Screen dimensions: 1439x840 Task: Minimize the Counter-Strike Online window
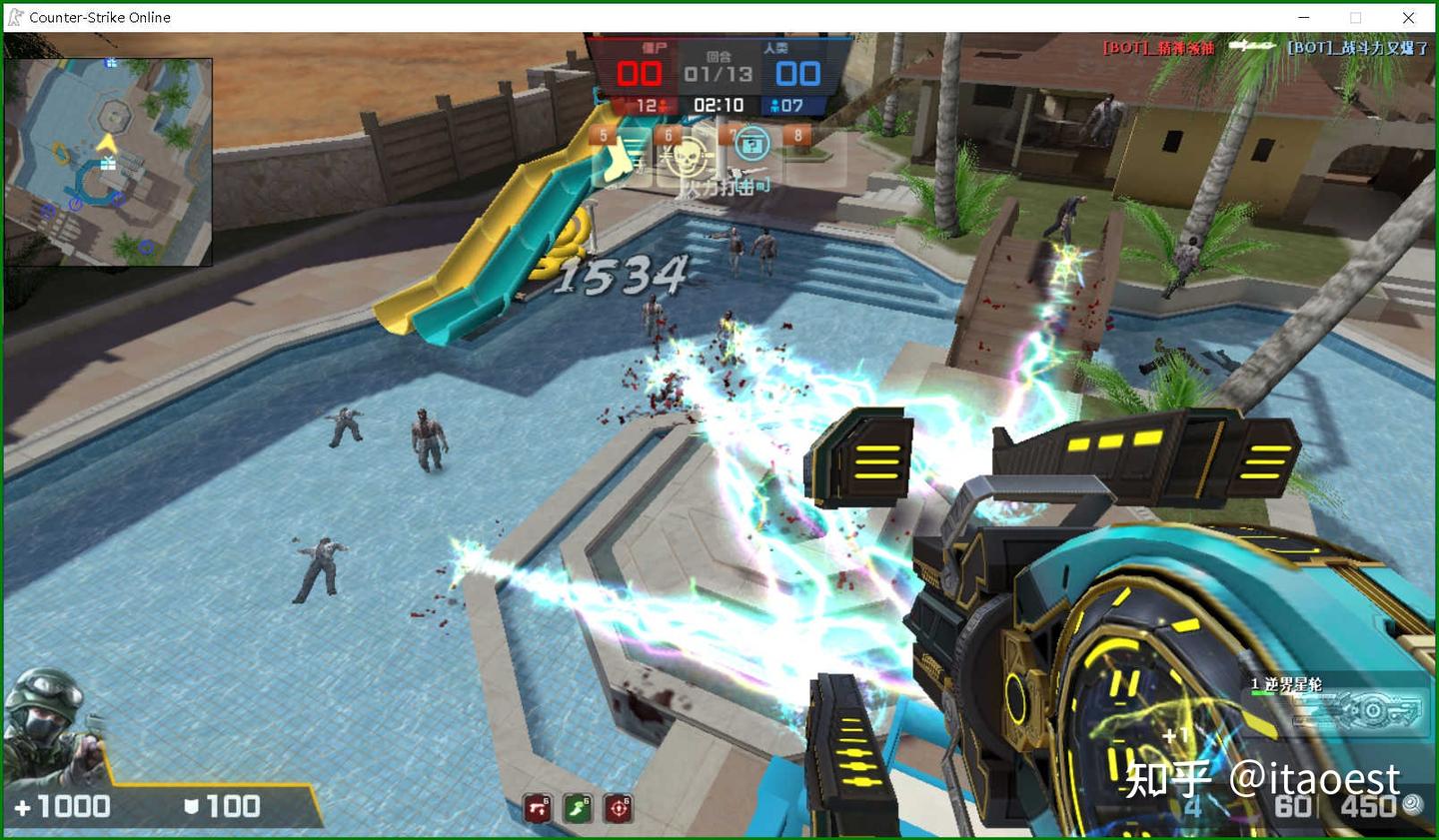[1304, 17]
